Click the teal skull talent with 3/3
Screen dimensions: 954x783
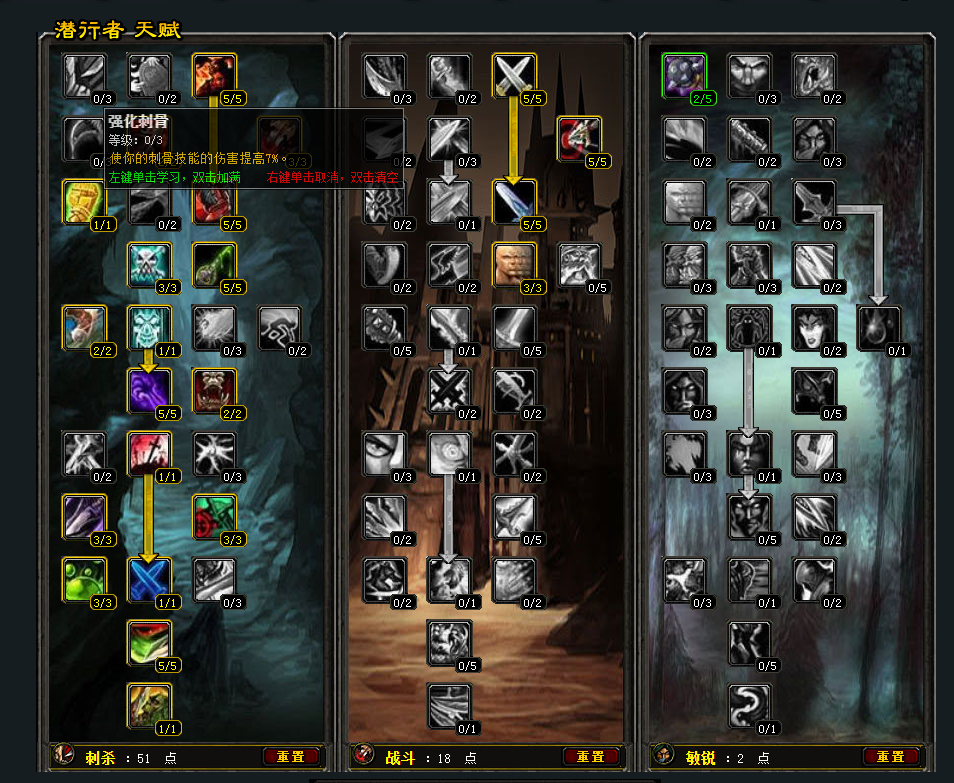click(x=149, y=264)
